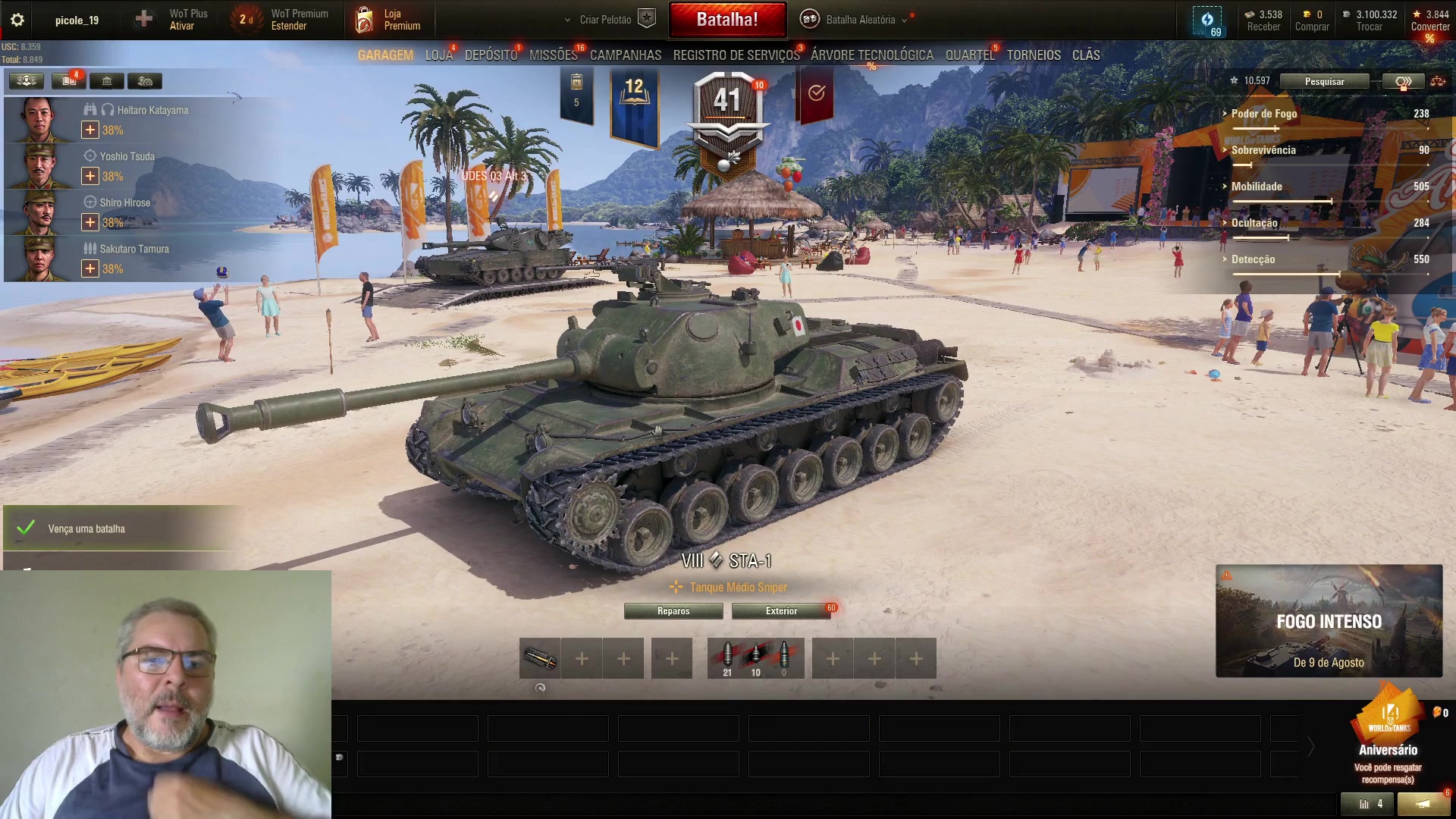Expand the Criar Pelotão chevron
The image size is (1456, 819).
[x=566, y=20]
